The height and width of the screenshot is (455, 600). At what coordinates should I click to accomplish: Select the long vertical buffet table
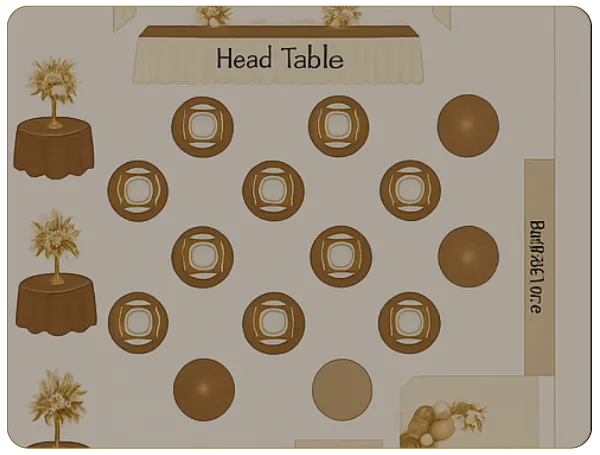tap(538, 267)
